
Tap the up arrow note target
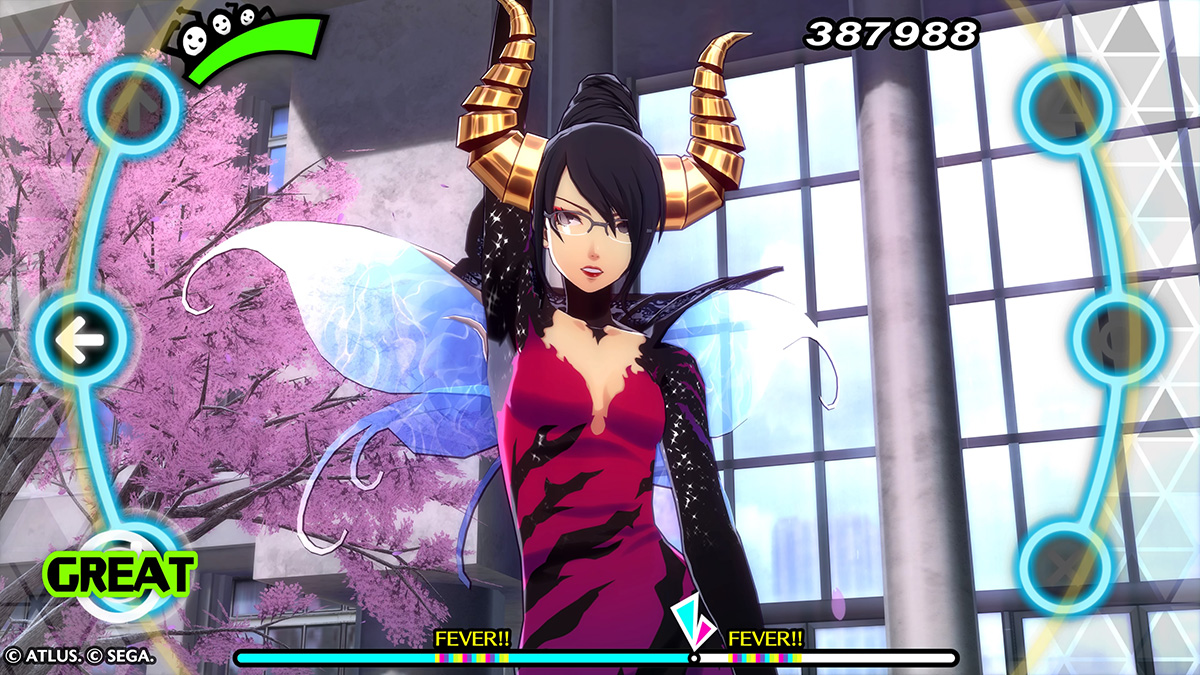coord(133,106)
